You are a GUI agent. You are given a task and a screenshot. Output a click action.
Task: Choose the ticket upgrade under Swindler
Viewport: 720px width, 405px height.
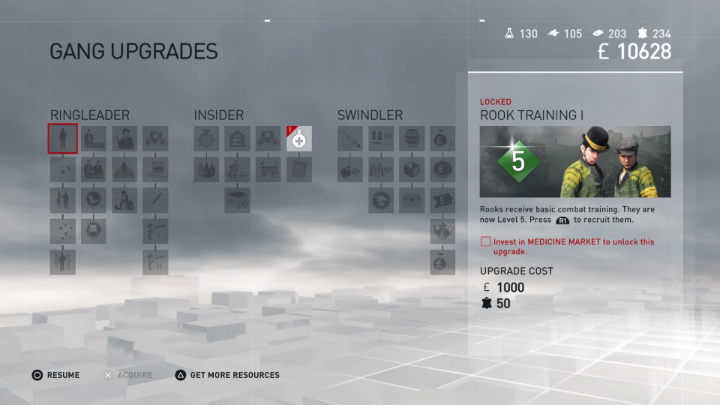[x=441, y=200]
